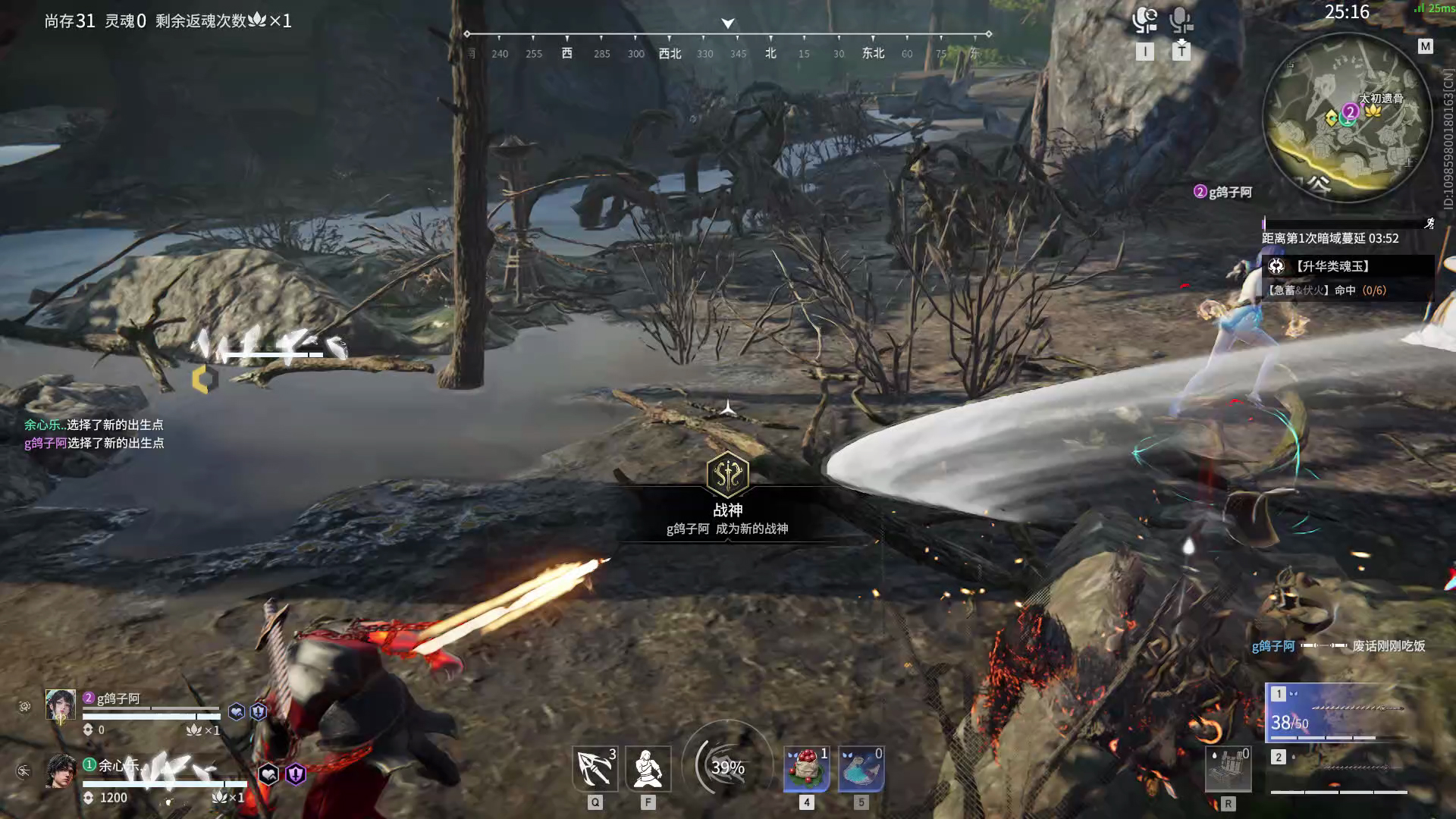Select the blue potion item slot
The height and width of the screenshot is (819, 1456).
click(861, 768)
